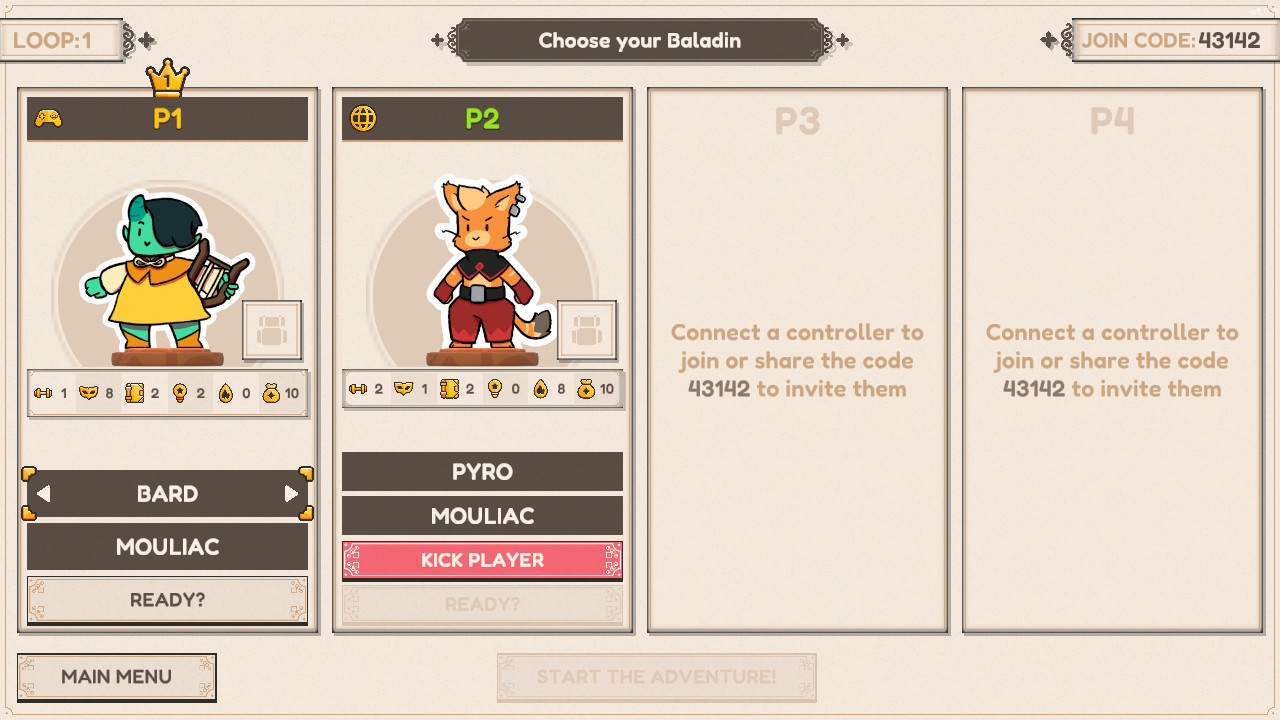Viewport: 1280px width, 720px height.
Task: Click P1's READY? button
Action: (167, 600)
